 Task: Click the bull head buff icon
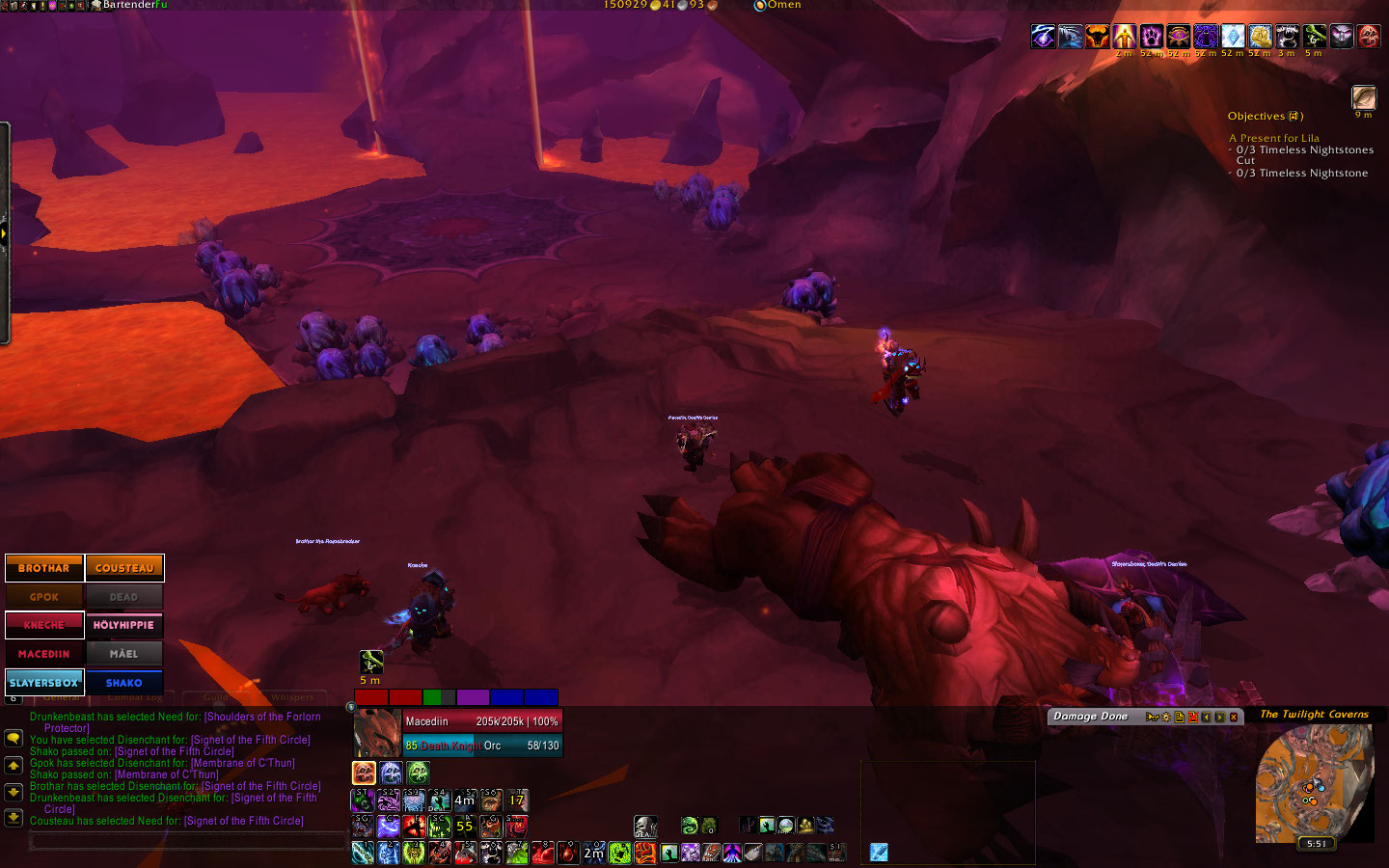pyautogui.click(x=1097, y=37)
